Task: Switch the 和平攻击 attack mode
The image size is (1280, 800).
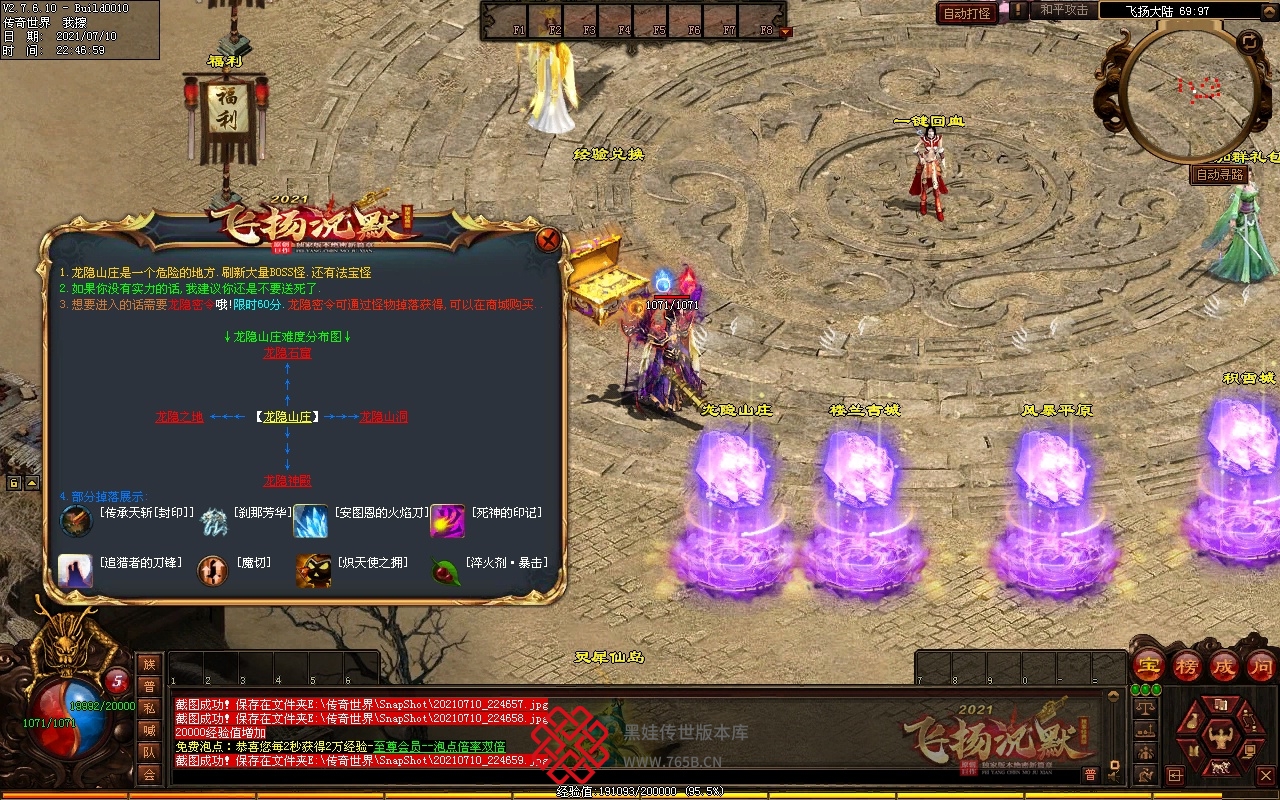Action: [1064, 10]
